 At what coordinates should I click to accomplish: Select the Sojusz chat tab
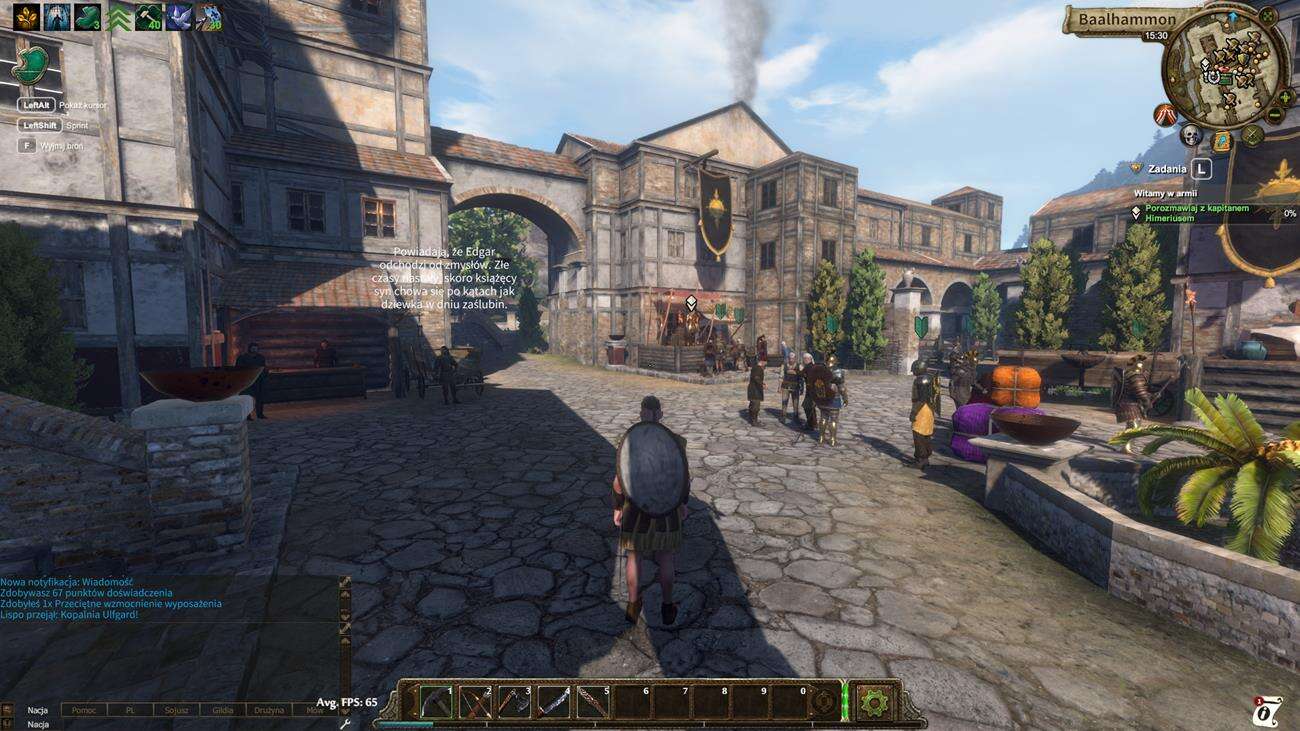(177, 709)
